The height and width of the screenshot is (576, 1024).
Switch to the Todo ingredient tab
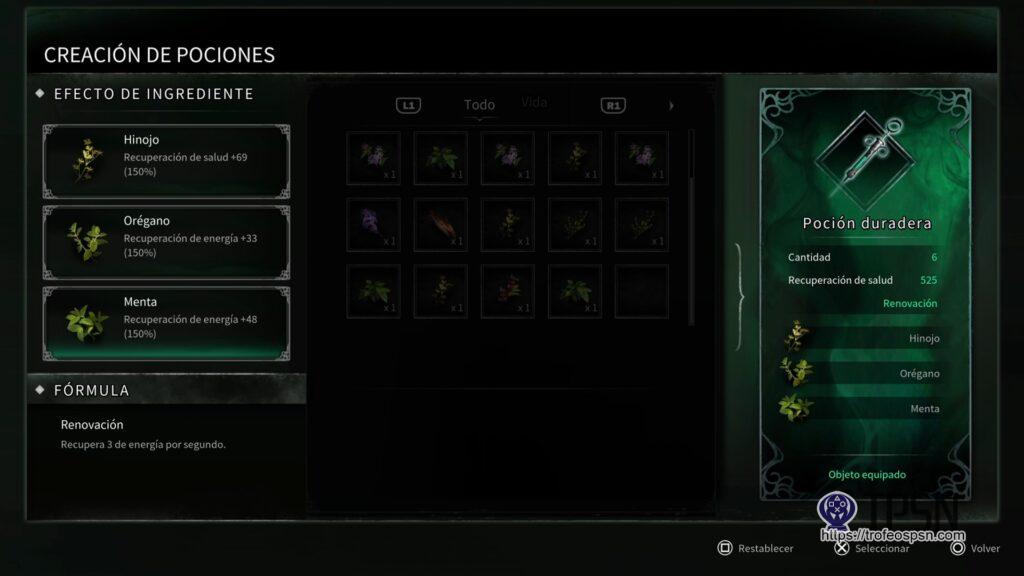tap(479, 105)
